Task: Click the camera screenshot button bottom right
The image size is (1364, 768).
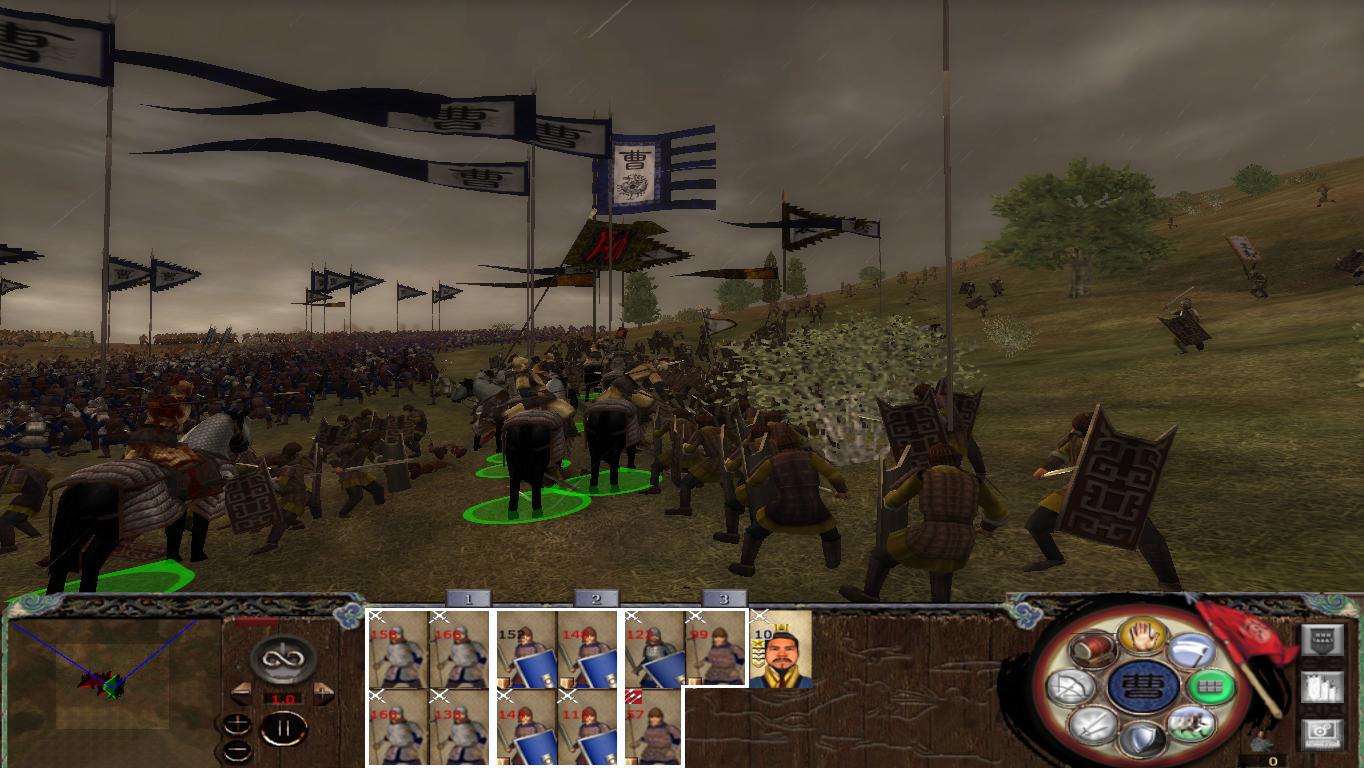Action: 1323,731
